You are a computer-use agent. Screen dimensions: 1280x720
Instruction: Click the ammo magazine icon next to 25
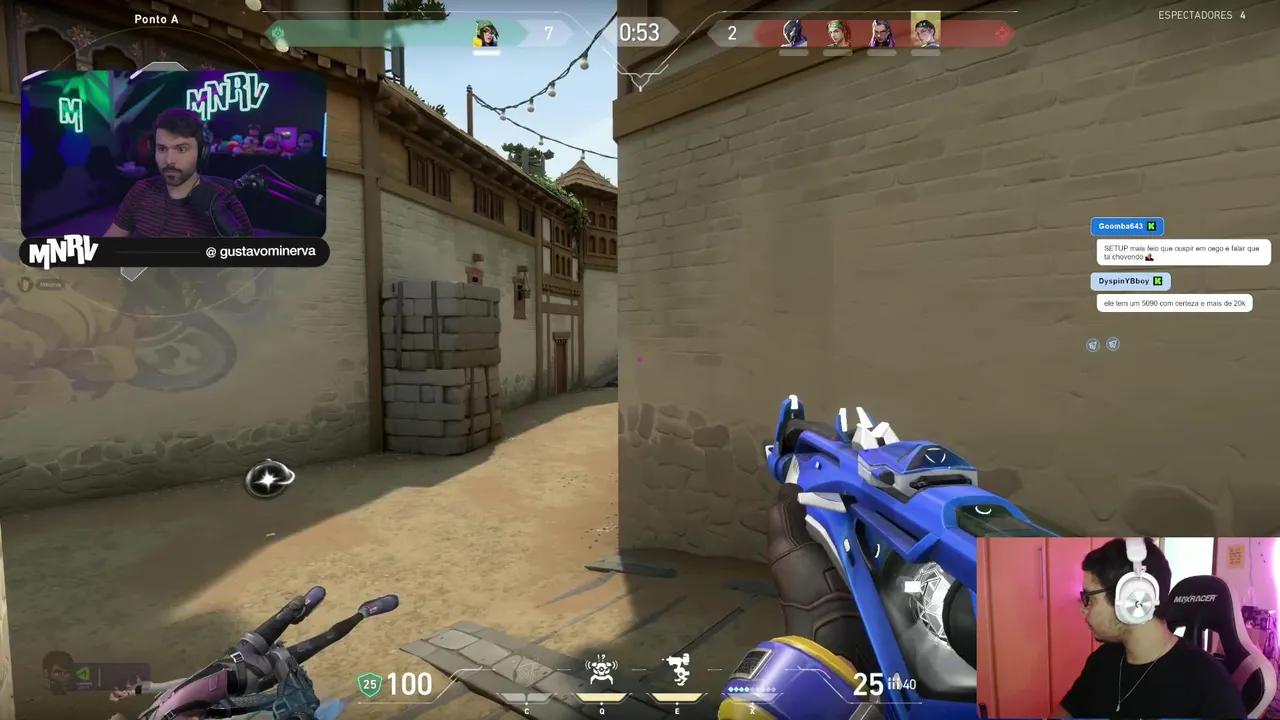click(898, 684)
